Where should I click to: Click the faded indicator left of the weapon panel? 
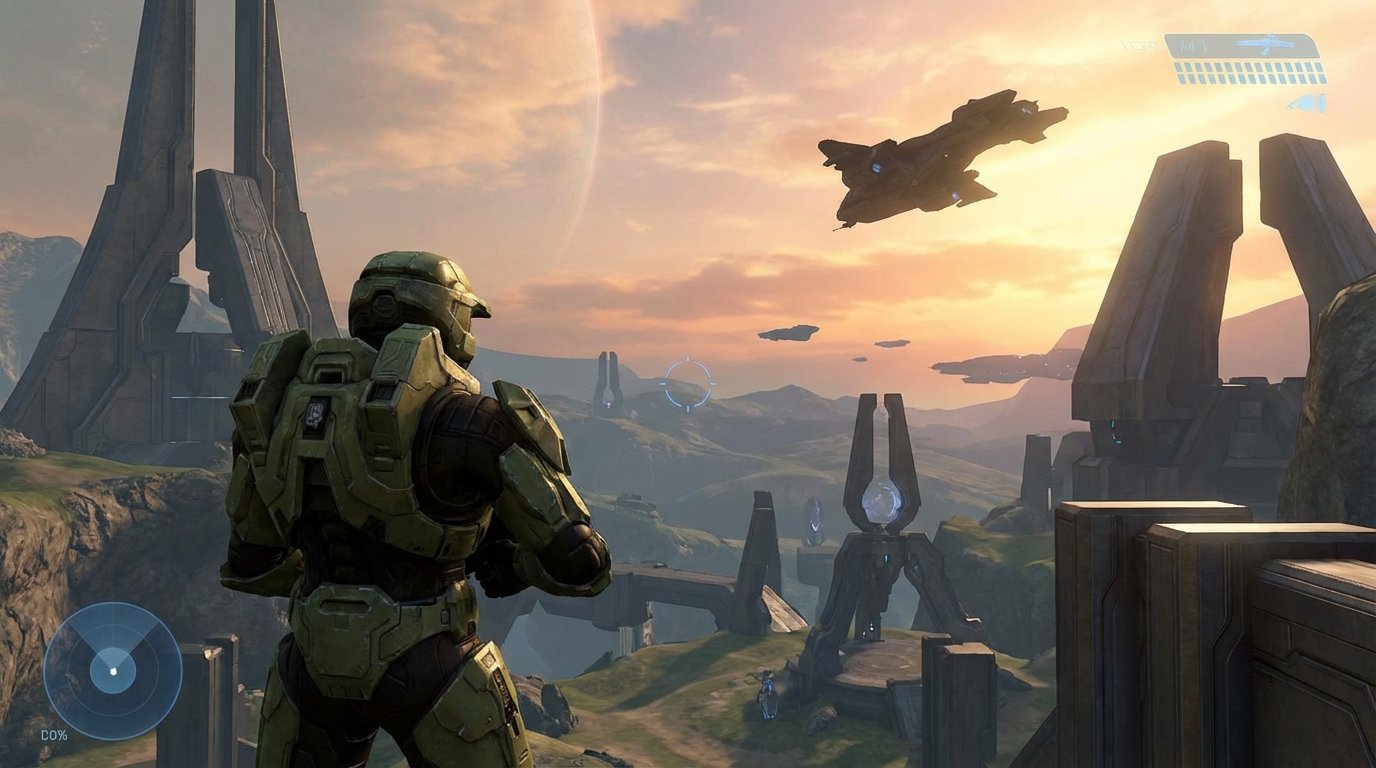(1140, 45)
